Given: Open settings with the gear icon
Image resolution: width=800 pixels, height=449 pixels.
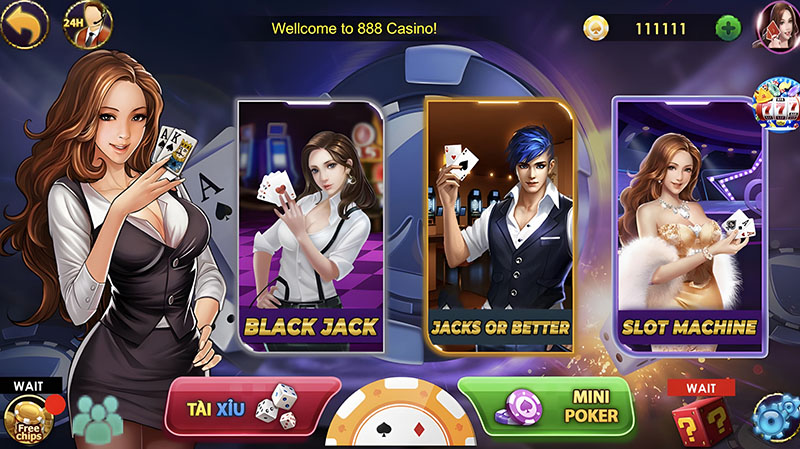Looking at the screenshot, I should click(x=778, y=418).
